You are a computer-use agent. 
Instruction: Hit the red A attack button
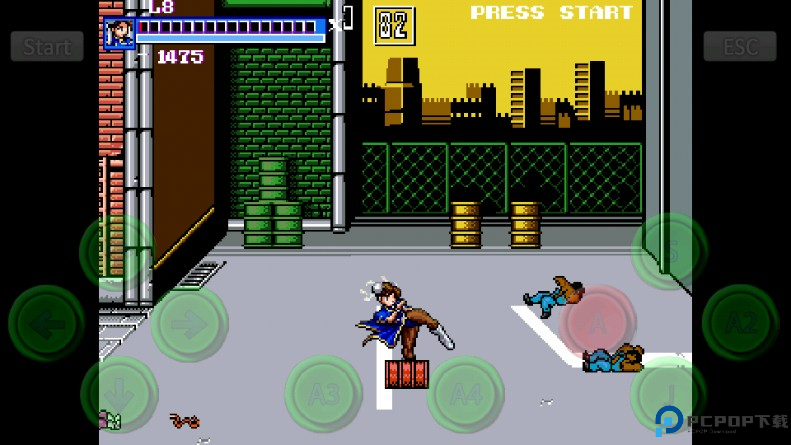598,322
